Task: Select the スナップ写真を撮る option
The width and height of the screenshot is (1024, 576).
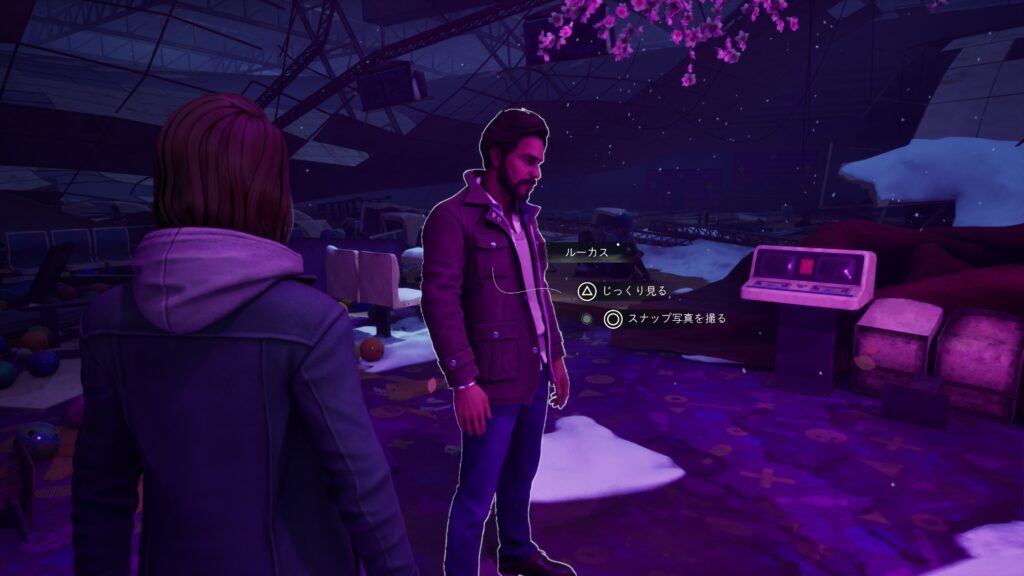Action: [664, 319]
